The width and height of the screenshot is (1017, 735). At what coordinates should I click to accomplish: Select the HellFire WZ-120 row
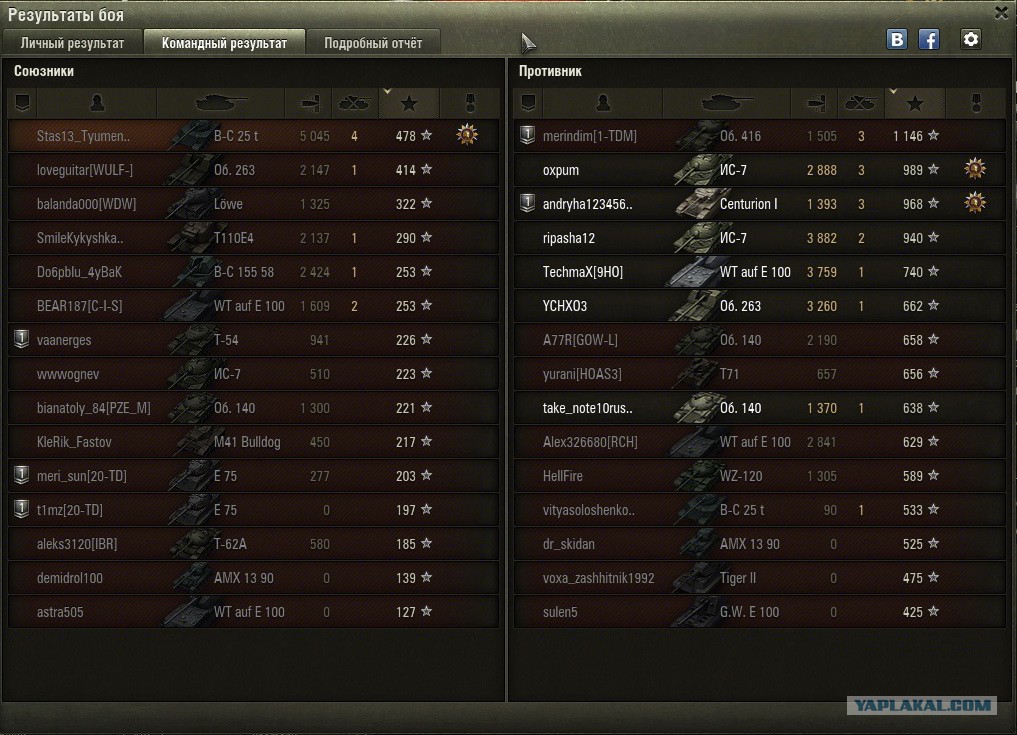[x=759, y=476]
